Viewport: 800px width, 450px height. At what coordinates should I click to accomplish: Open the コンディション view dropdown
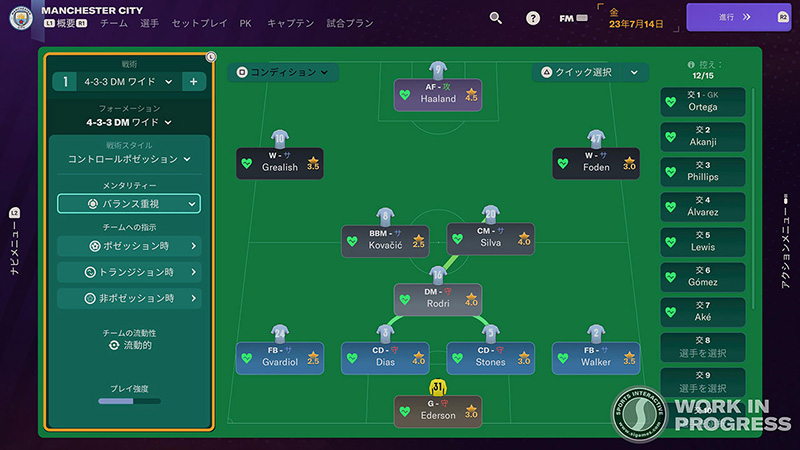pyautogui.click(x=283, y=72)
